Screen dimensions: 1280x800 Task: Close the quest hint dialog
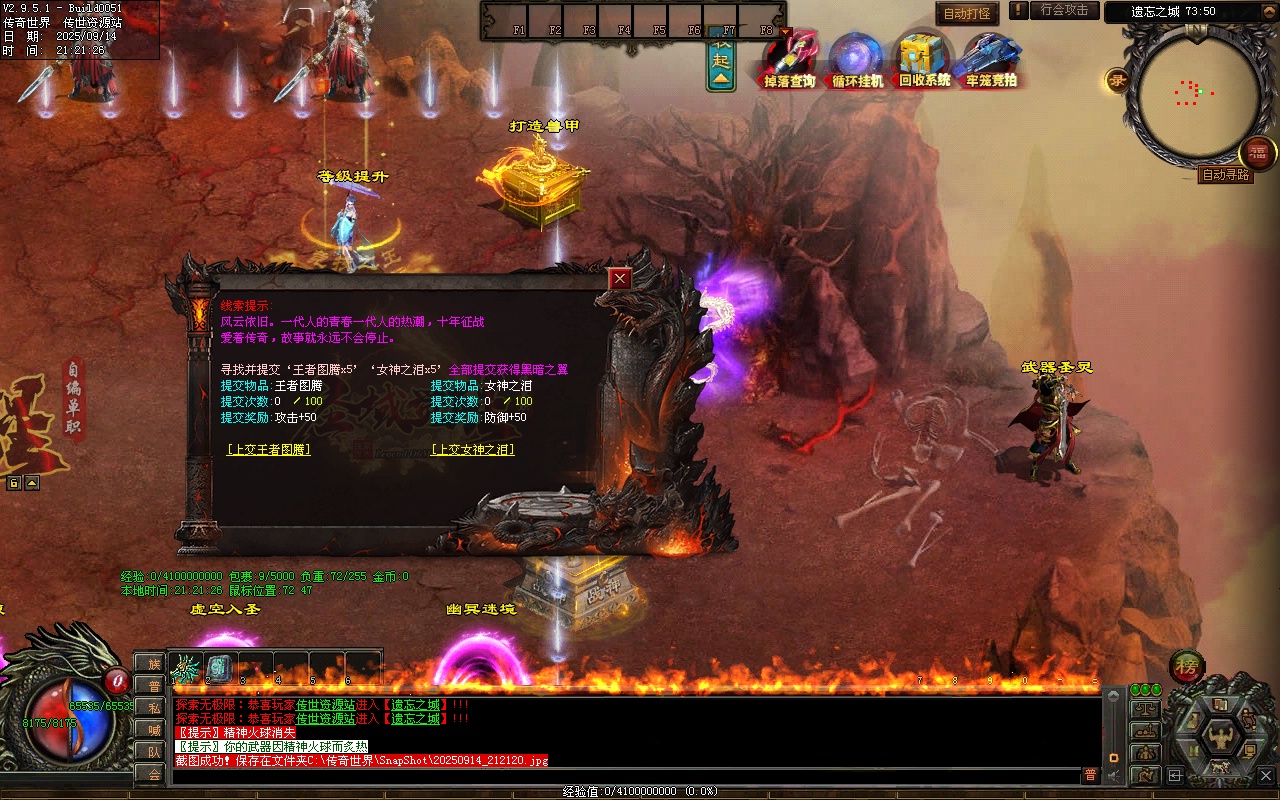[620, 279]
